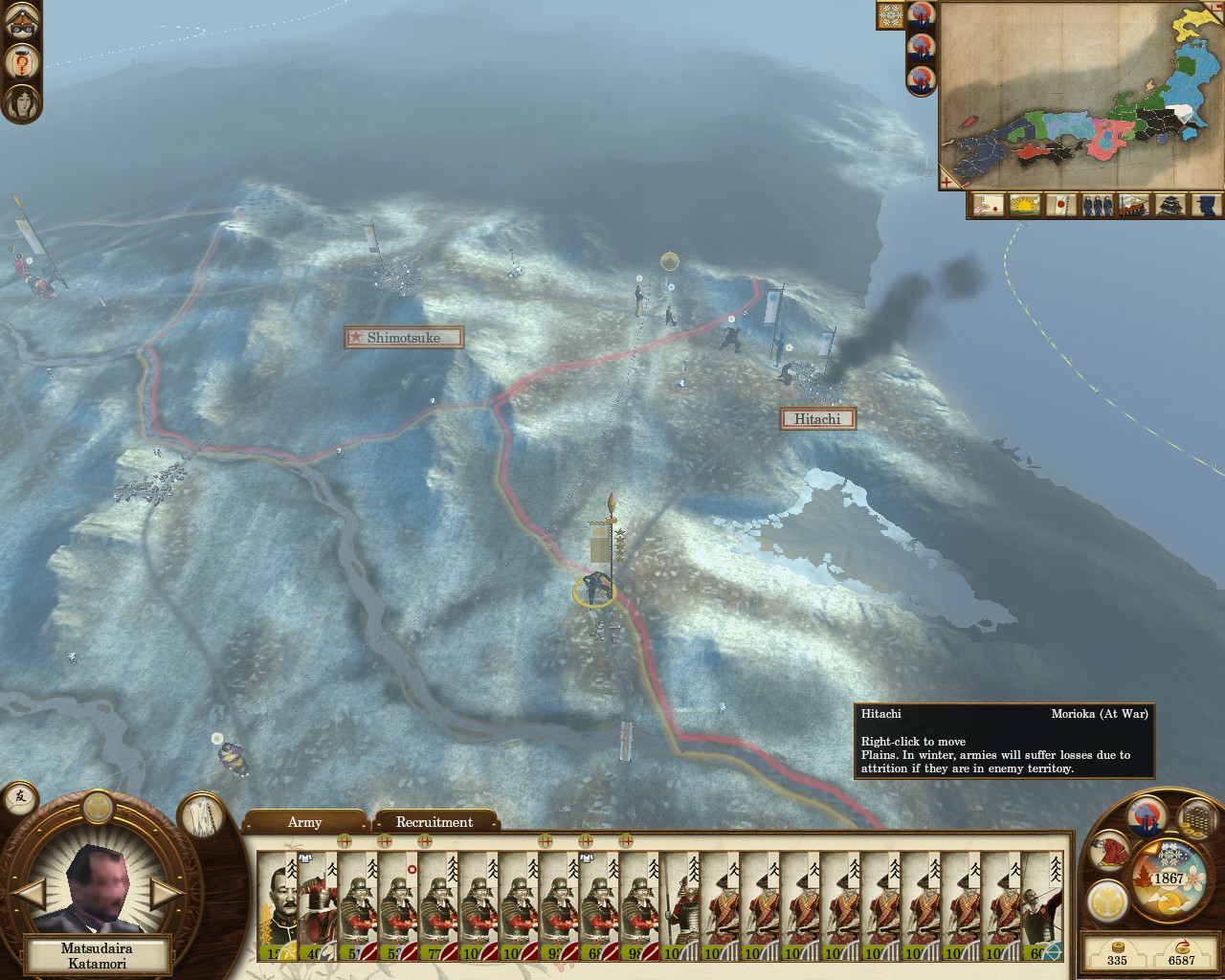Open the Recruitment tab
Image resolution: width=1225 pixels, height=980 pixels.
pos(434,822)
